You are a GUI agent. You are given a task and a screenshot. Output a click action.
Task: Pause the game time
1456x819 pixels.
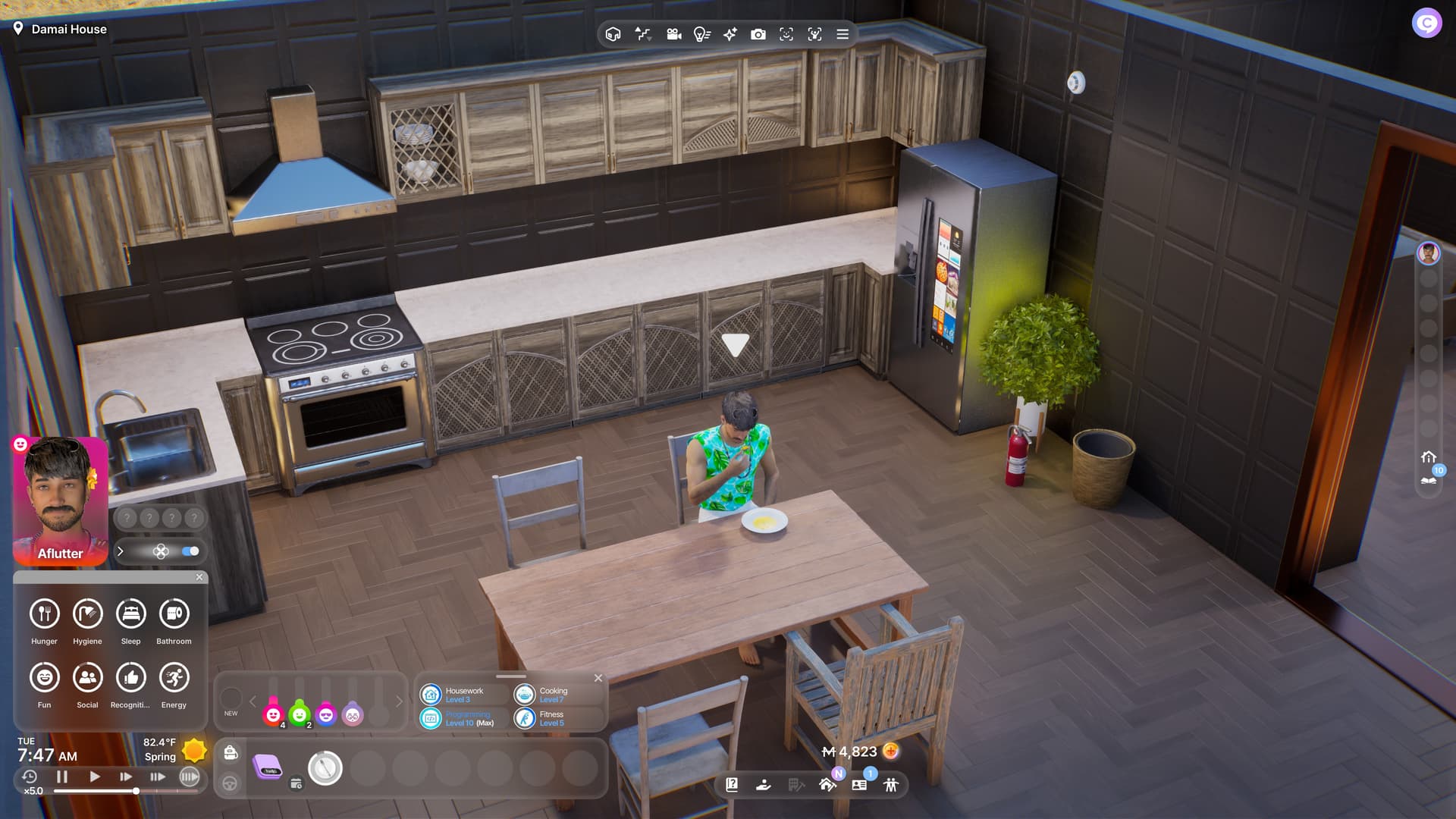click(x=62, y=777)
